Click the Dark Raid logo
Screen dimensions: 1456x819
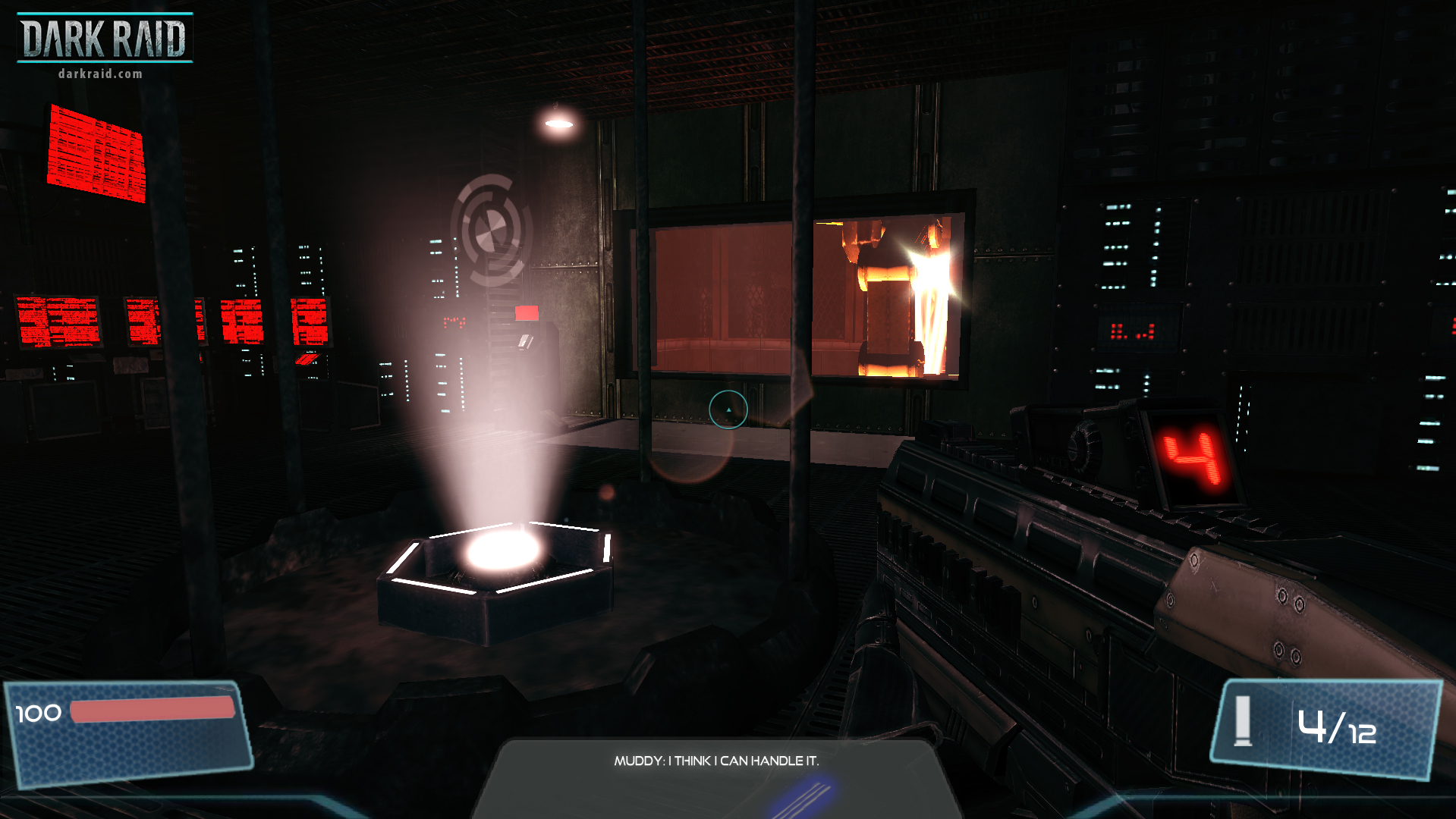pos(104,36)
